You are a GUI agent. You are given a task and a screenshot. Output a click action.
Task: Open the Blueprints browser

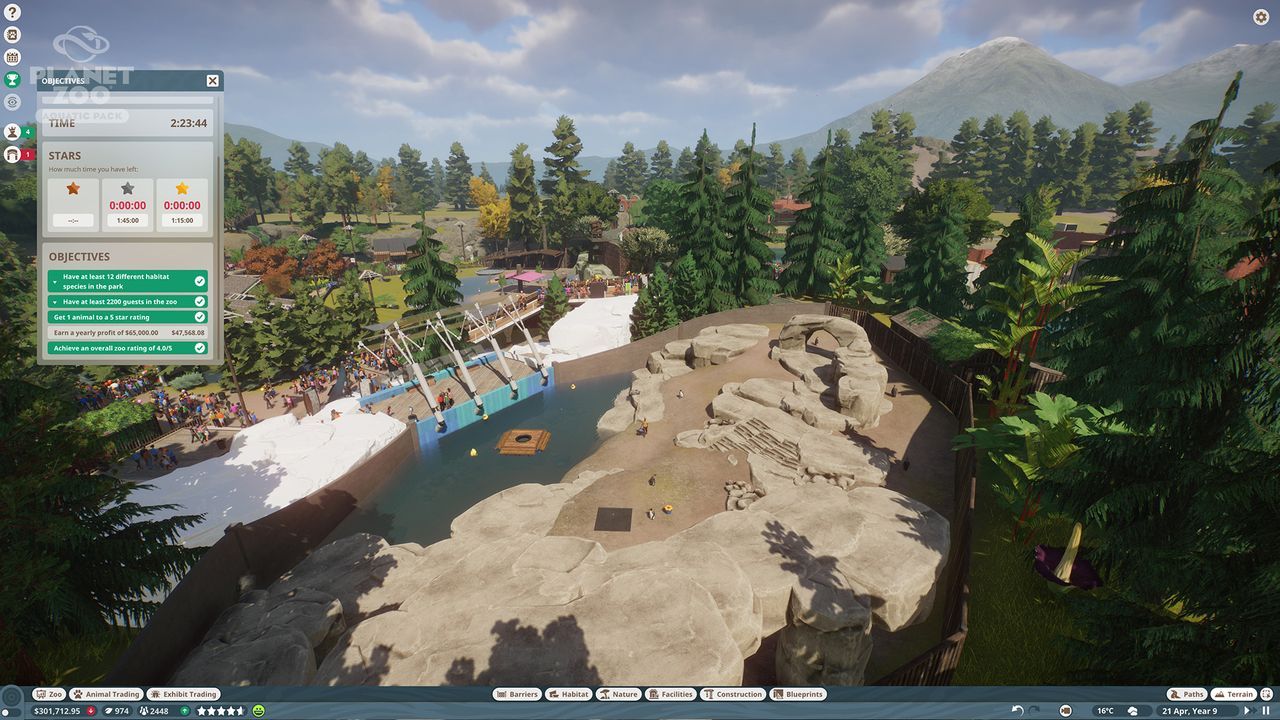[x=798, y=694]
